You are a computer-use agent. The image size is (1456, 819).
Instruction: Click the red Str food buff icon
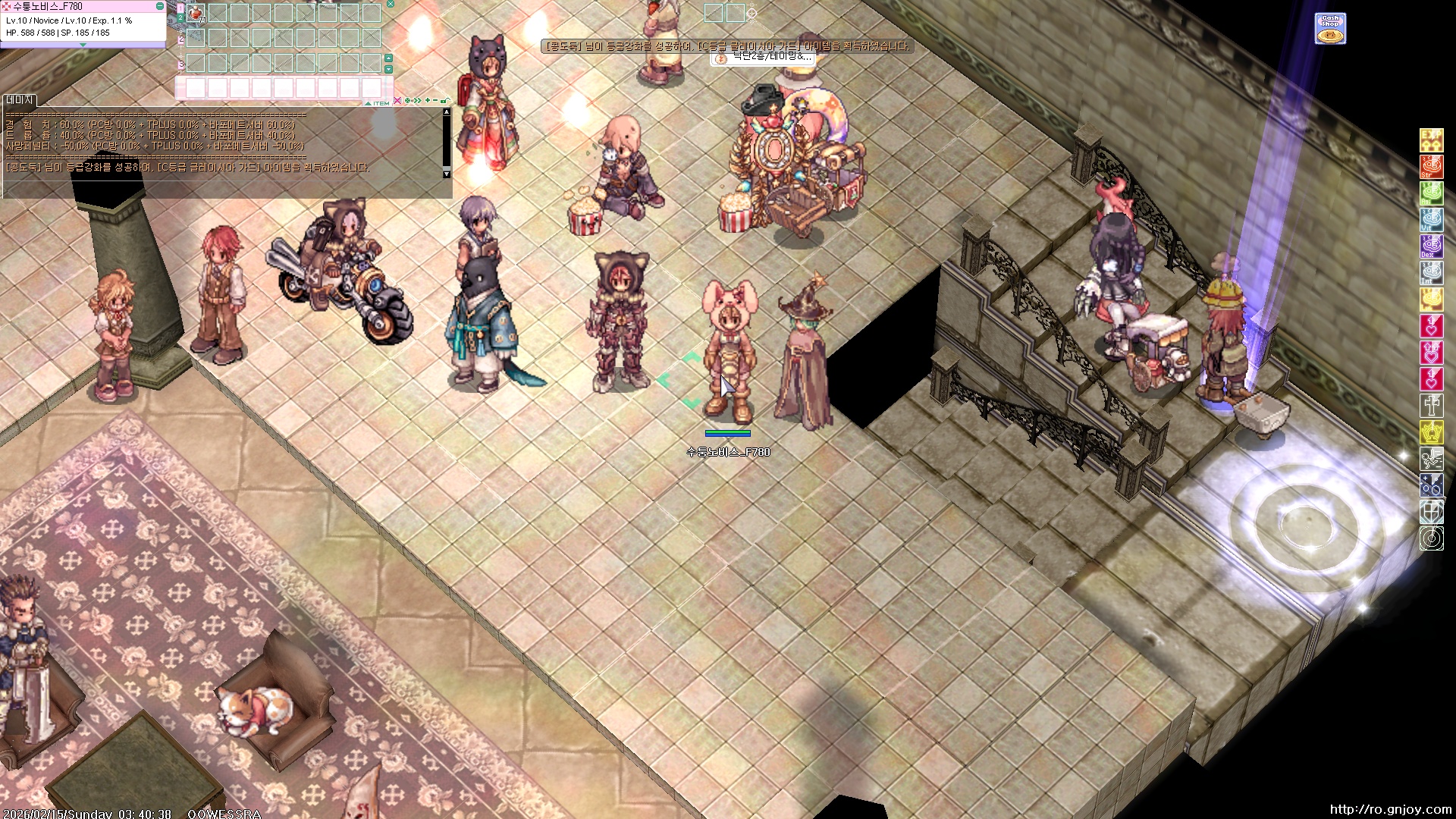tap(1431, 166)
